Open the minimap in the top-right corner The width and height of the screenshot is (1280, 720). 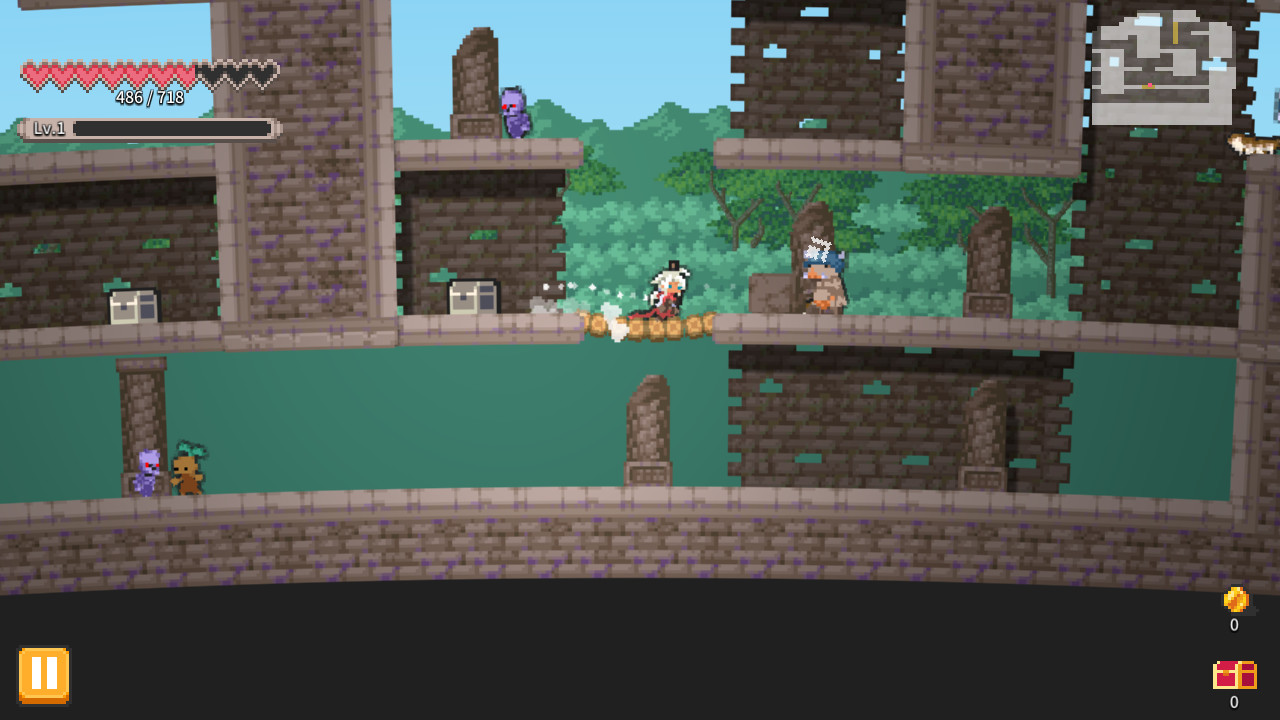[1165, 65]
